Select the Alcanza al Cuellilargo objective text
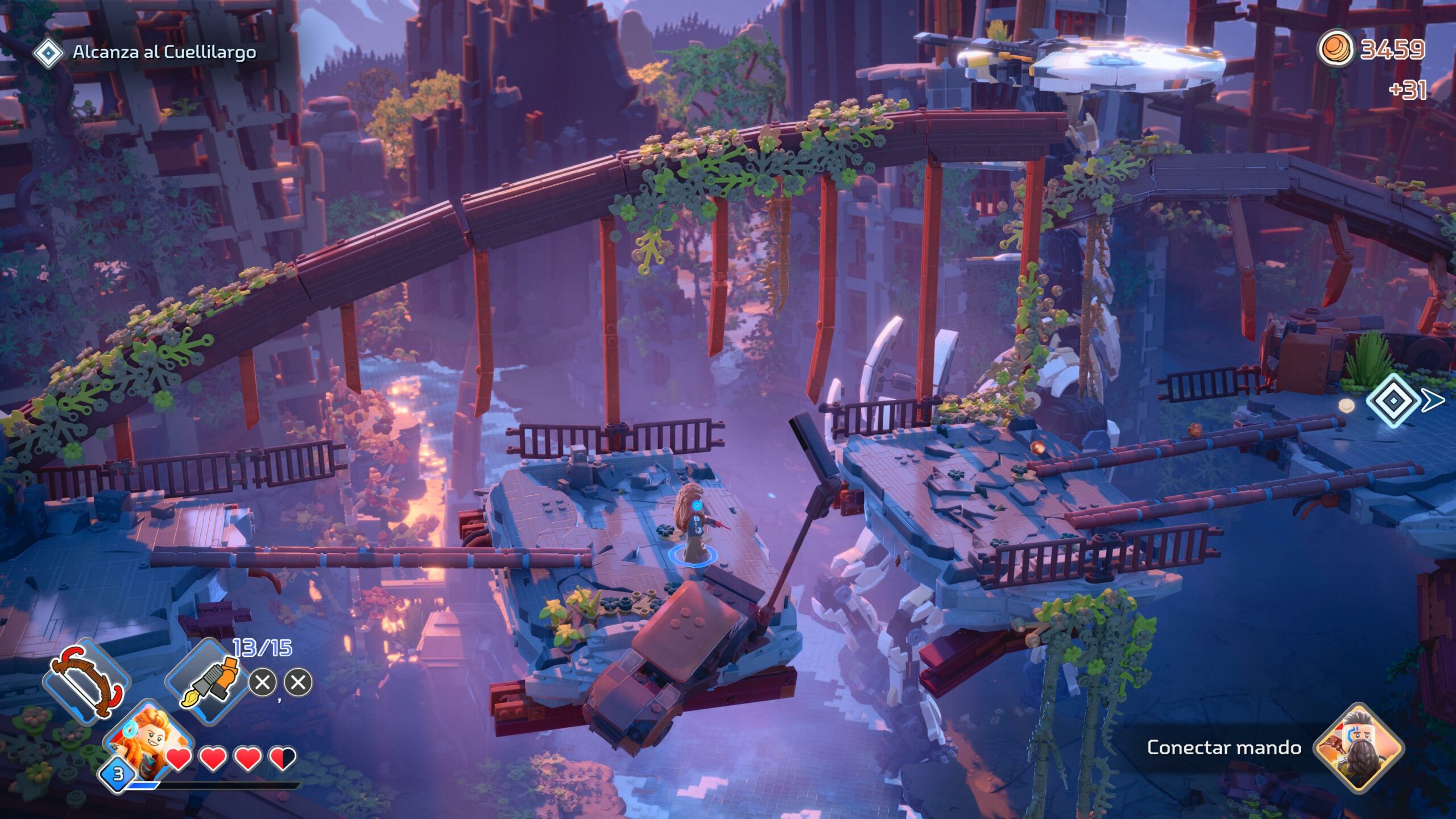 click(165, 53)
